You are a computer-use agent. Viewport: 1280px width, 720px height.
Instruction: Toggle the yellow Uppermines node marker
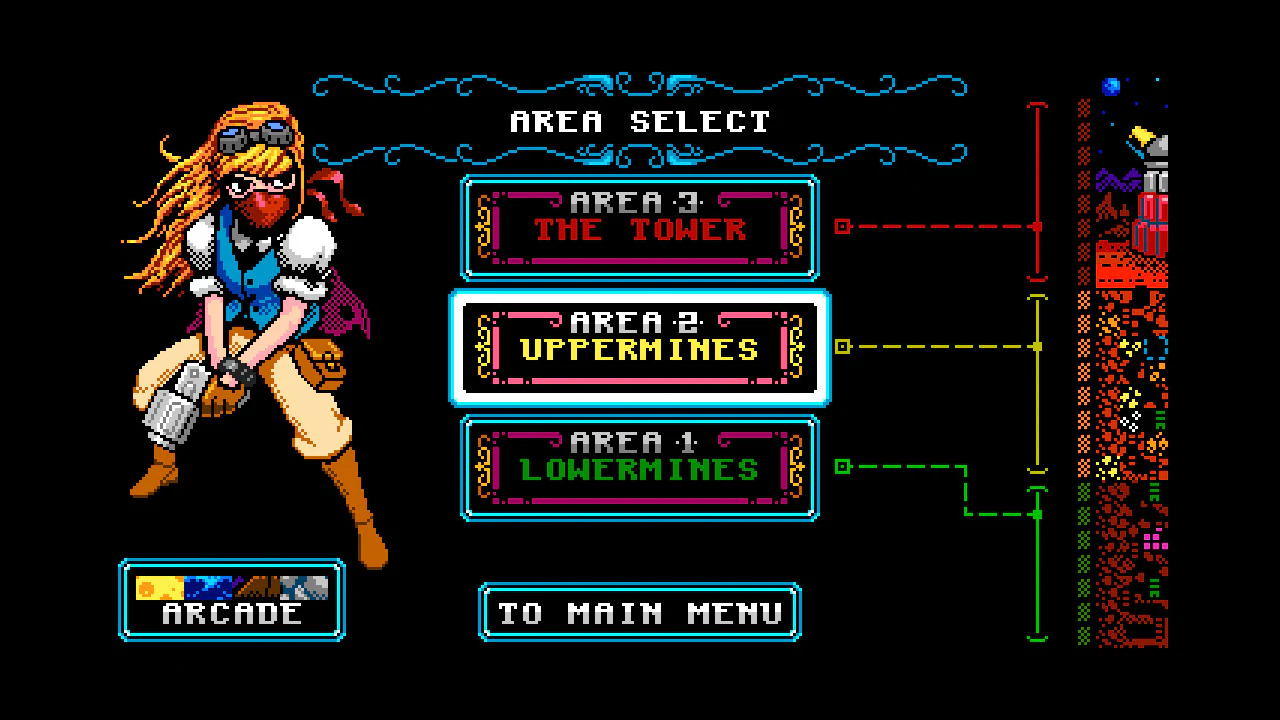tap(843, 347)
